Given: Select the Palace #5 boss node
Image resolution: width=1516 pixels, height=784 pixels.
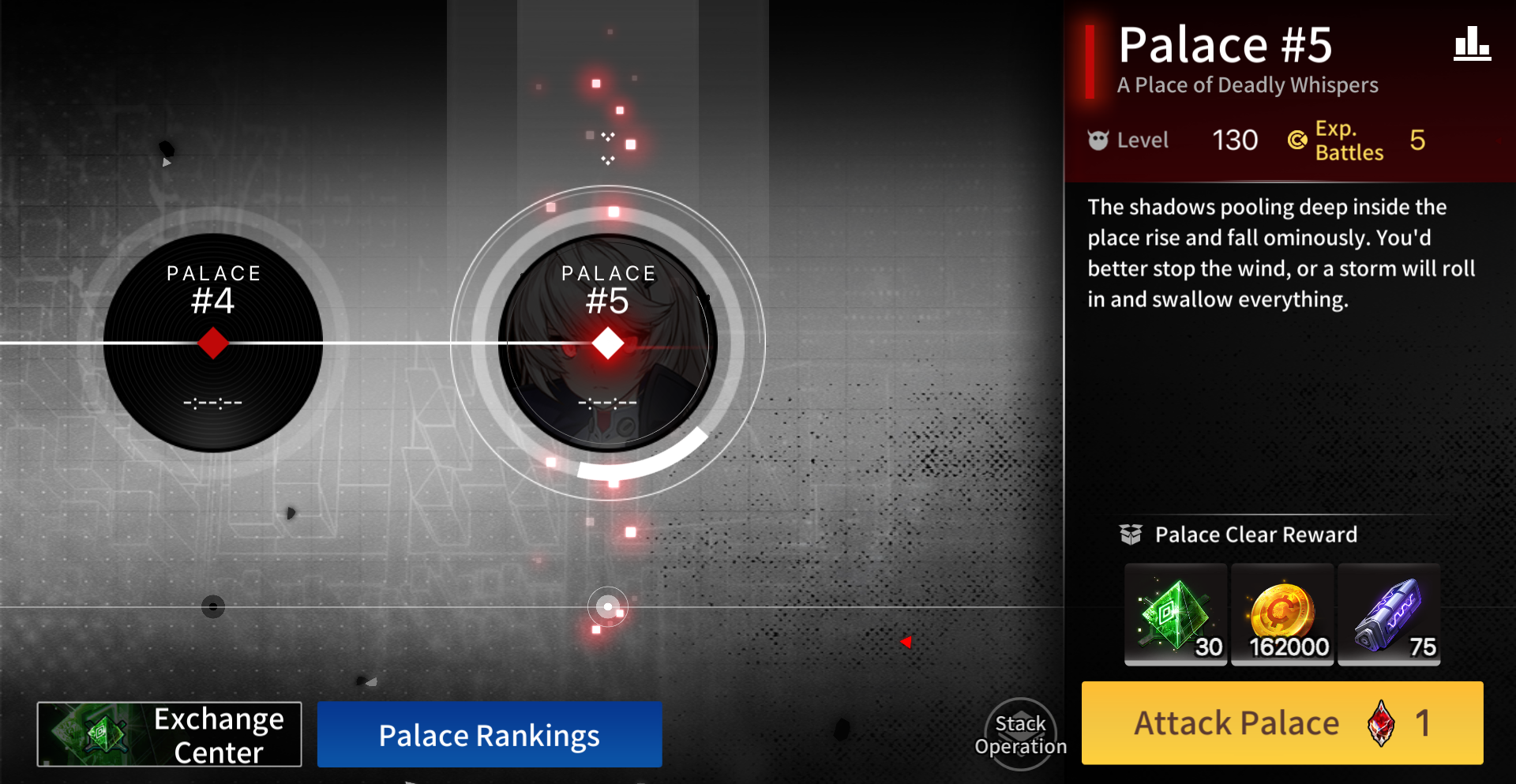Looking at the screenshot, I should [x=606, y=342].
